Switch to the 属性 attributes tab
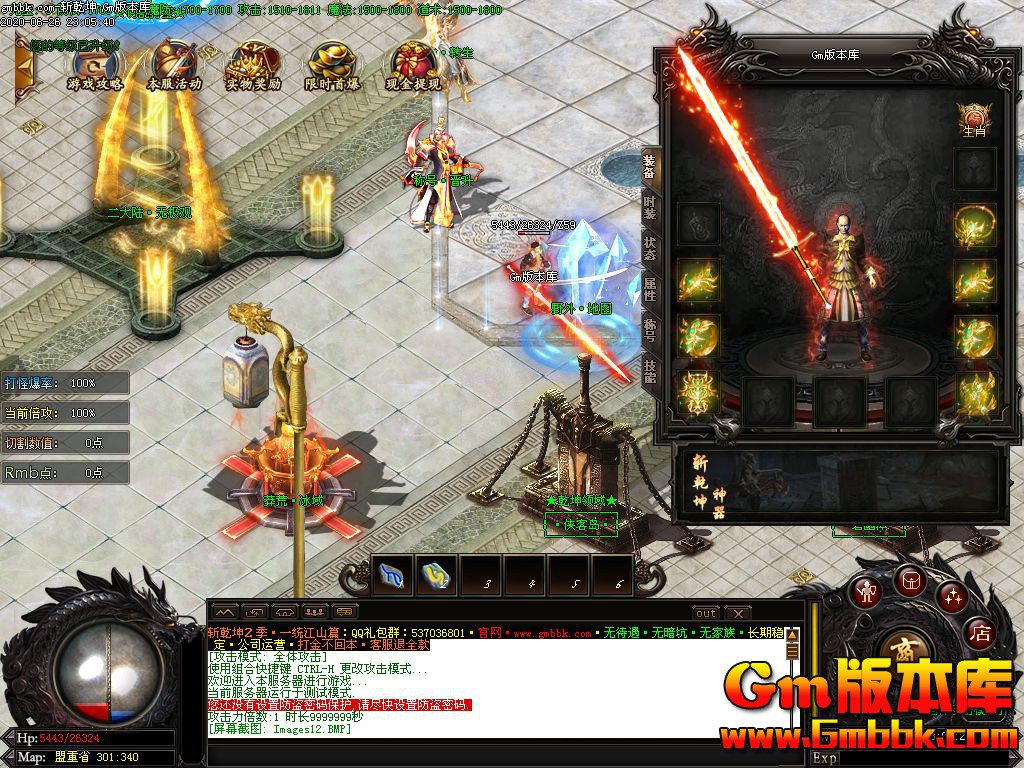 click(x=650, y=291)
